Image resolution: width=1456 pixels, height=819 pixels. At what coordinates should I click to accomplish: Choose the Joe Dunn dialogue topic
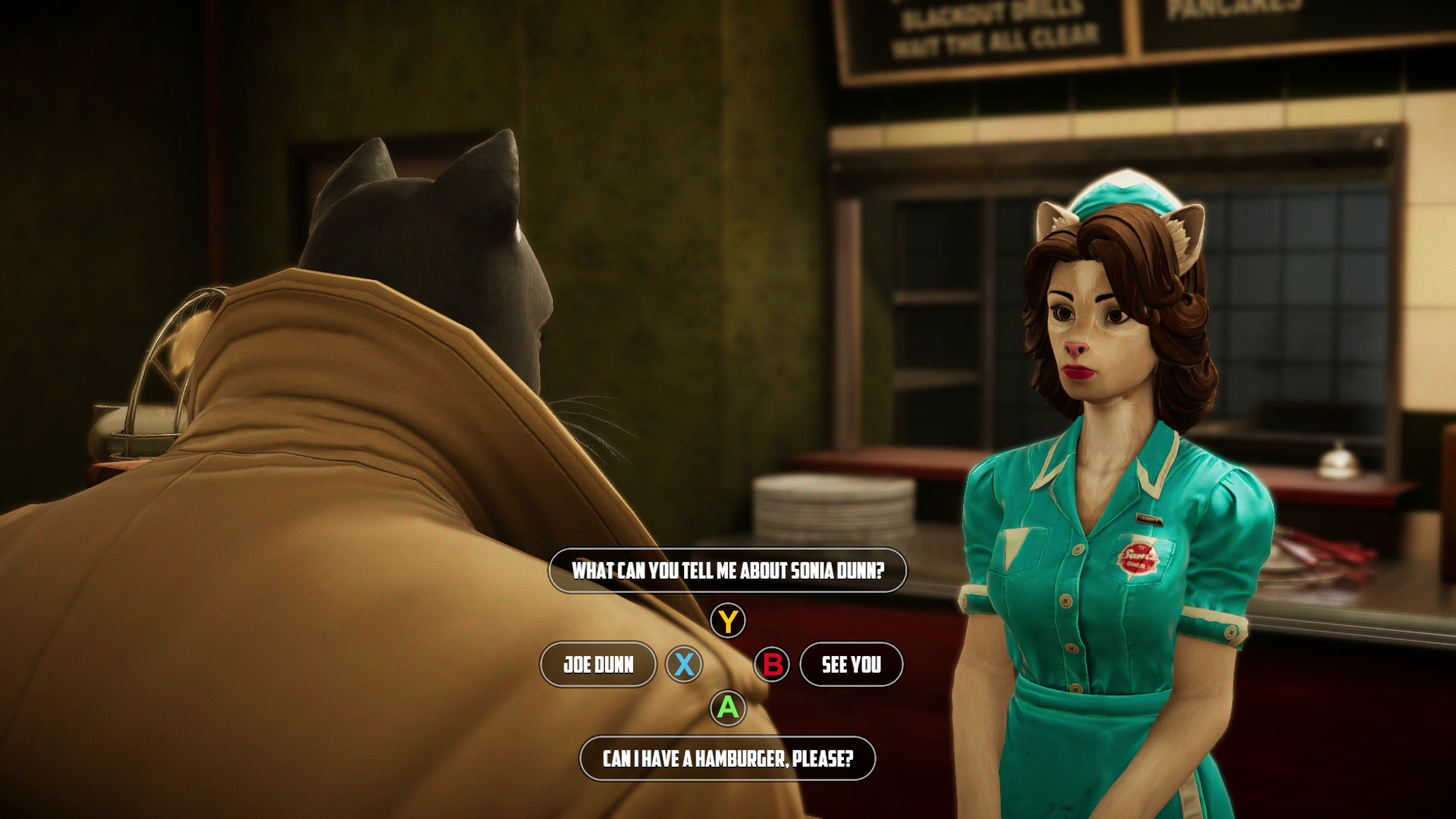[x=598, y=665]
